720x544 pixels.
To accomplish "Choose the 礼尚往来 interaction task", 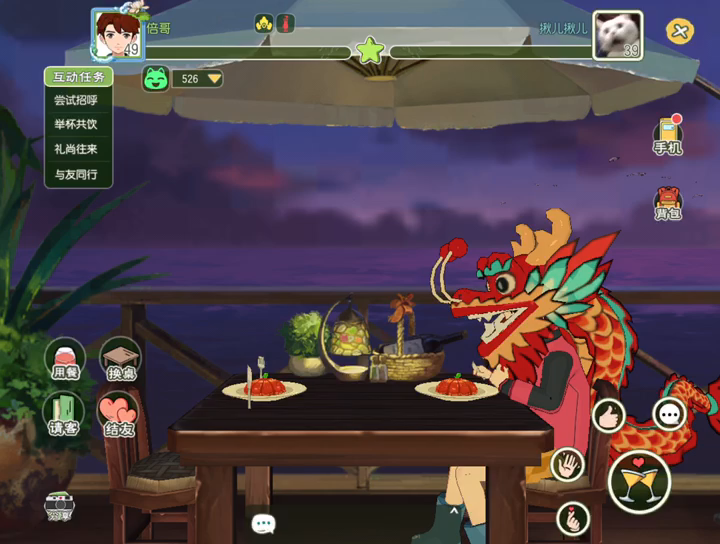I will [x=76, y=149].
